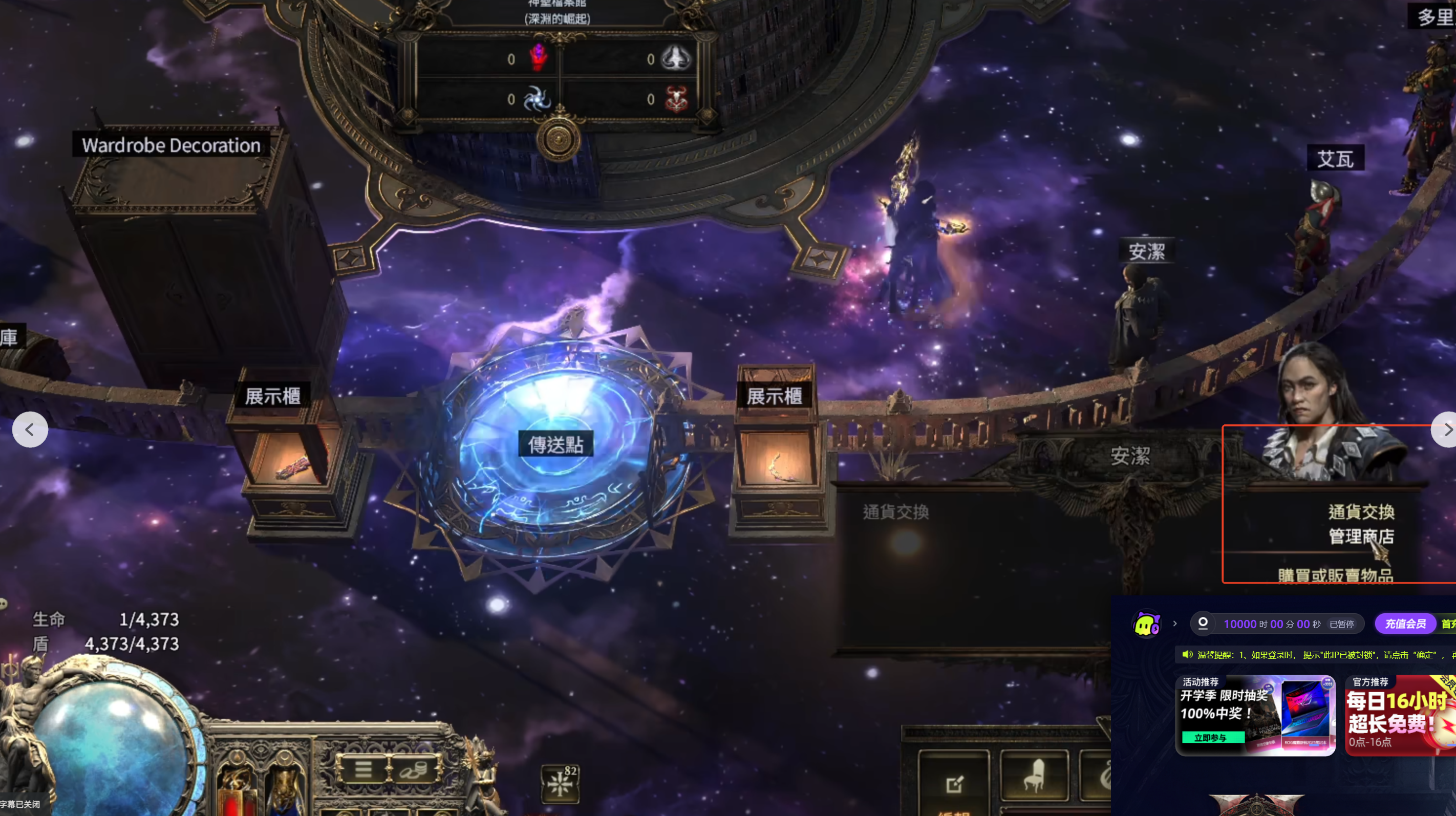Open the three-line menu button
1456x816 pixels.
(x=363, y=769)
